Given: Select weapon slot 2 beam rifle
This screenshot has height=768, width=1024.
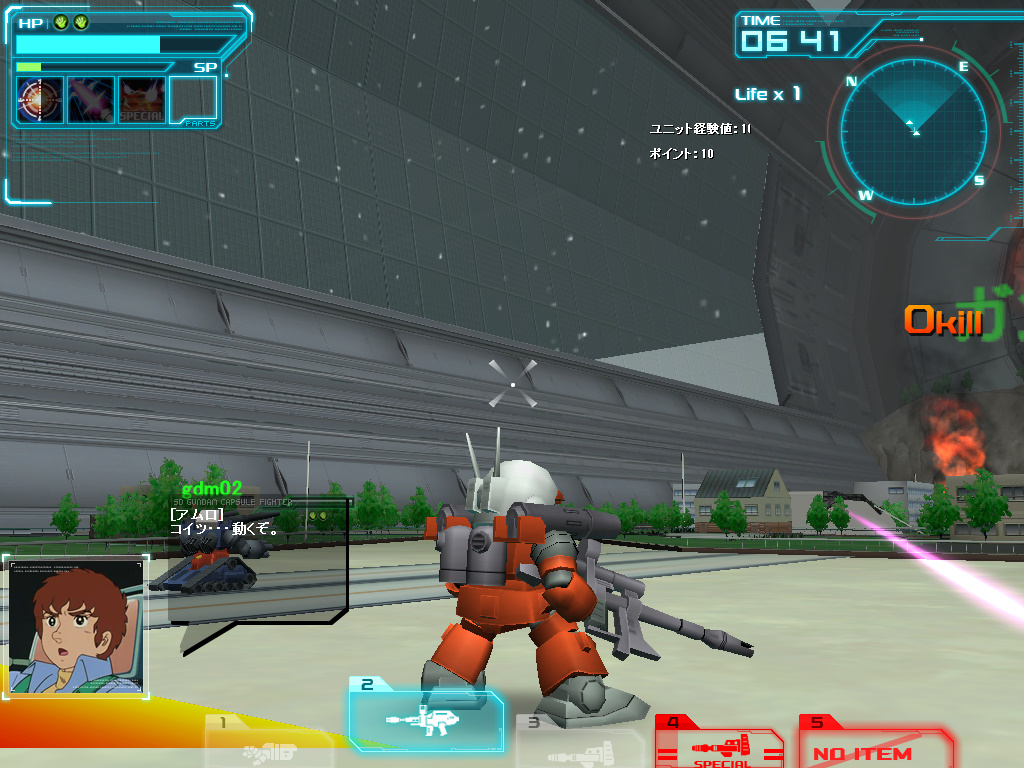Looking at the screenshot, I should coord(425,716).
